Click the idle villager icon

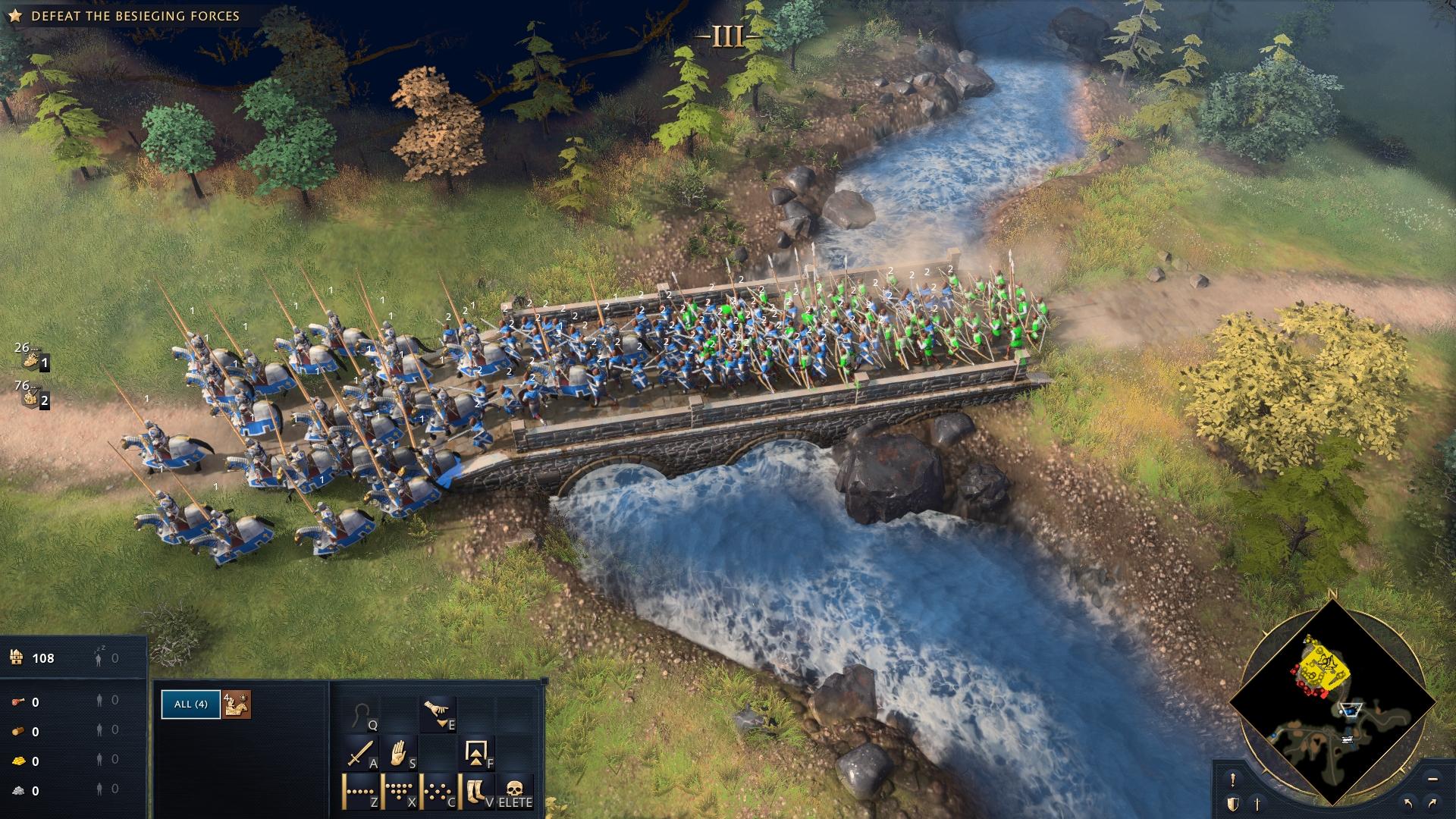[x=99, y=659]
